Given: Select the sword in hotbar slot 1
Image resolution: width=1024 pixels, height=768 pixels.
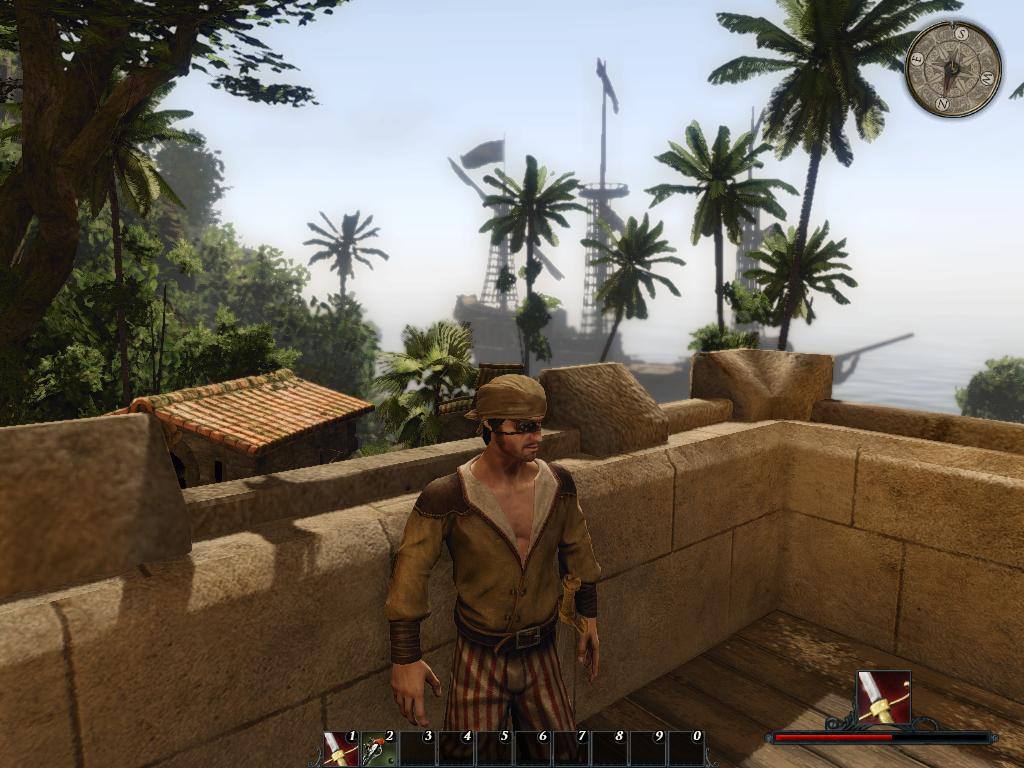Looking at the screenshot, I should point(341,749).
